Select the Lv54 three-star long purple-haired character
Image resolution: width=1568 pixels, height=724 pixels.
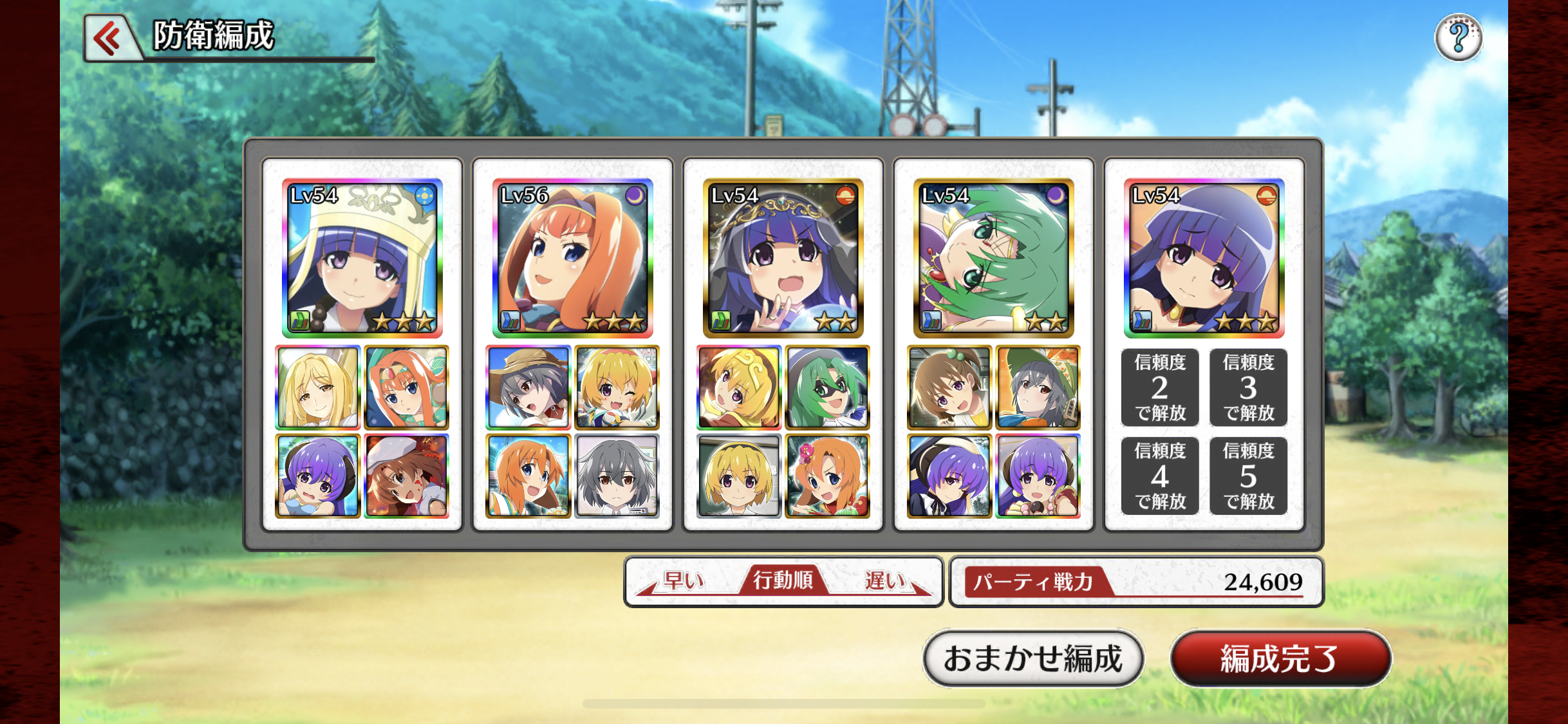1204,257
